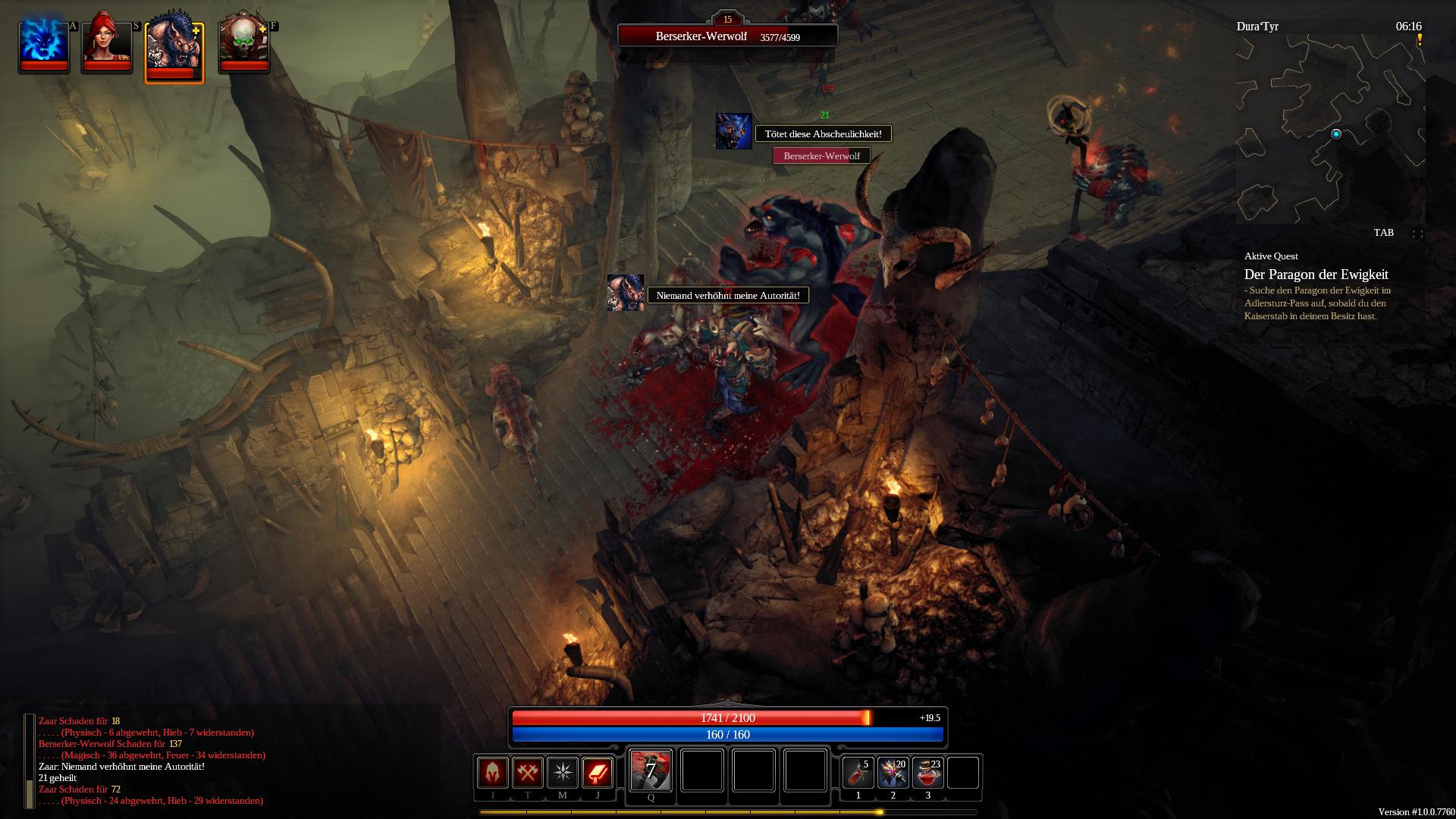This screenshot has height=819, width=1456.
Task: Open the map via the compass star icon
Action: (x=563, y=773)
